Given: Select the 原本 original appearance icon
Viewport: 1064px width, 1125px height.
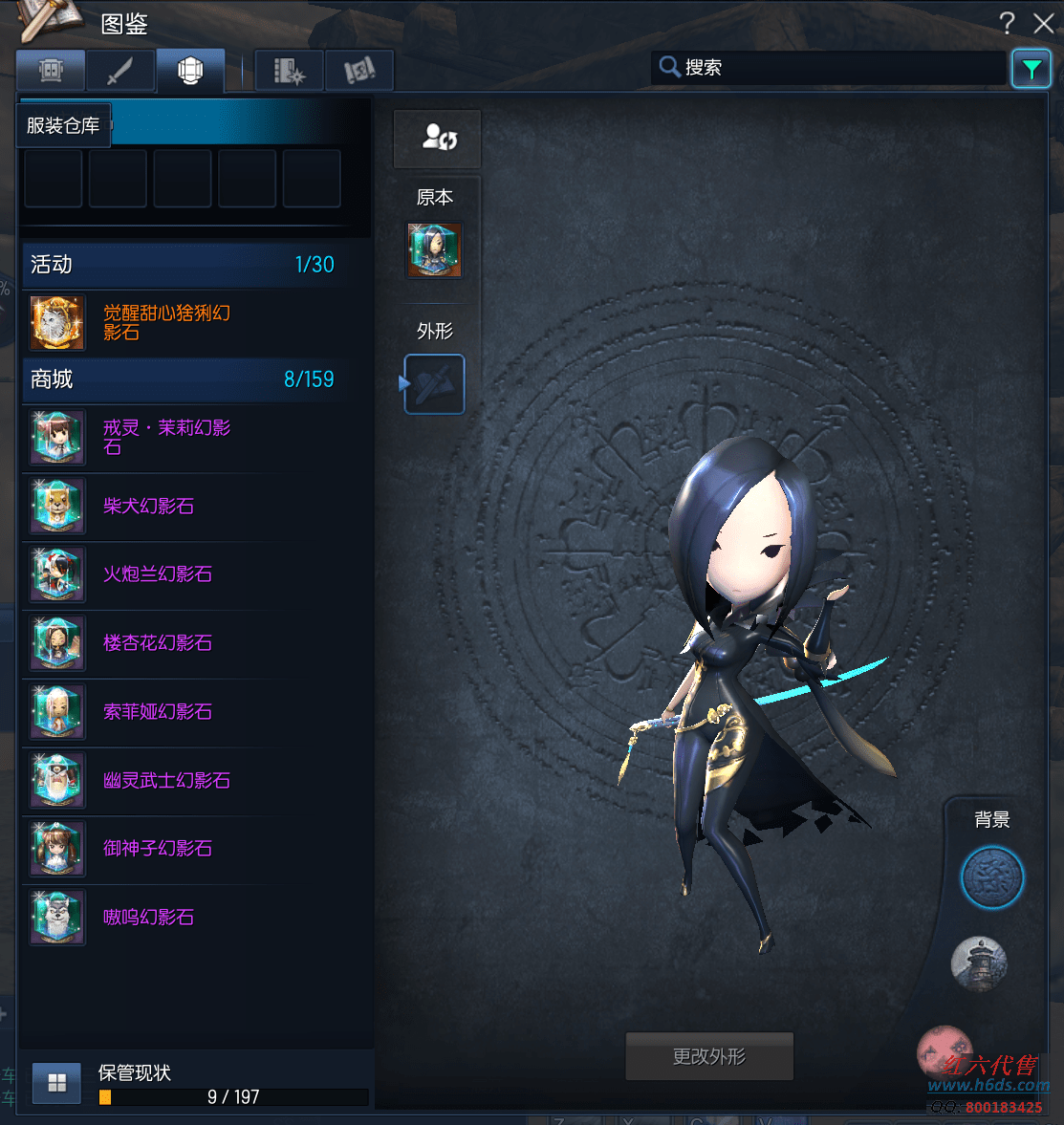Looking at the screenshot, I should [435, 250].
